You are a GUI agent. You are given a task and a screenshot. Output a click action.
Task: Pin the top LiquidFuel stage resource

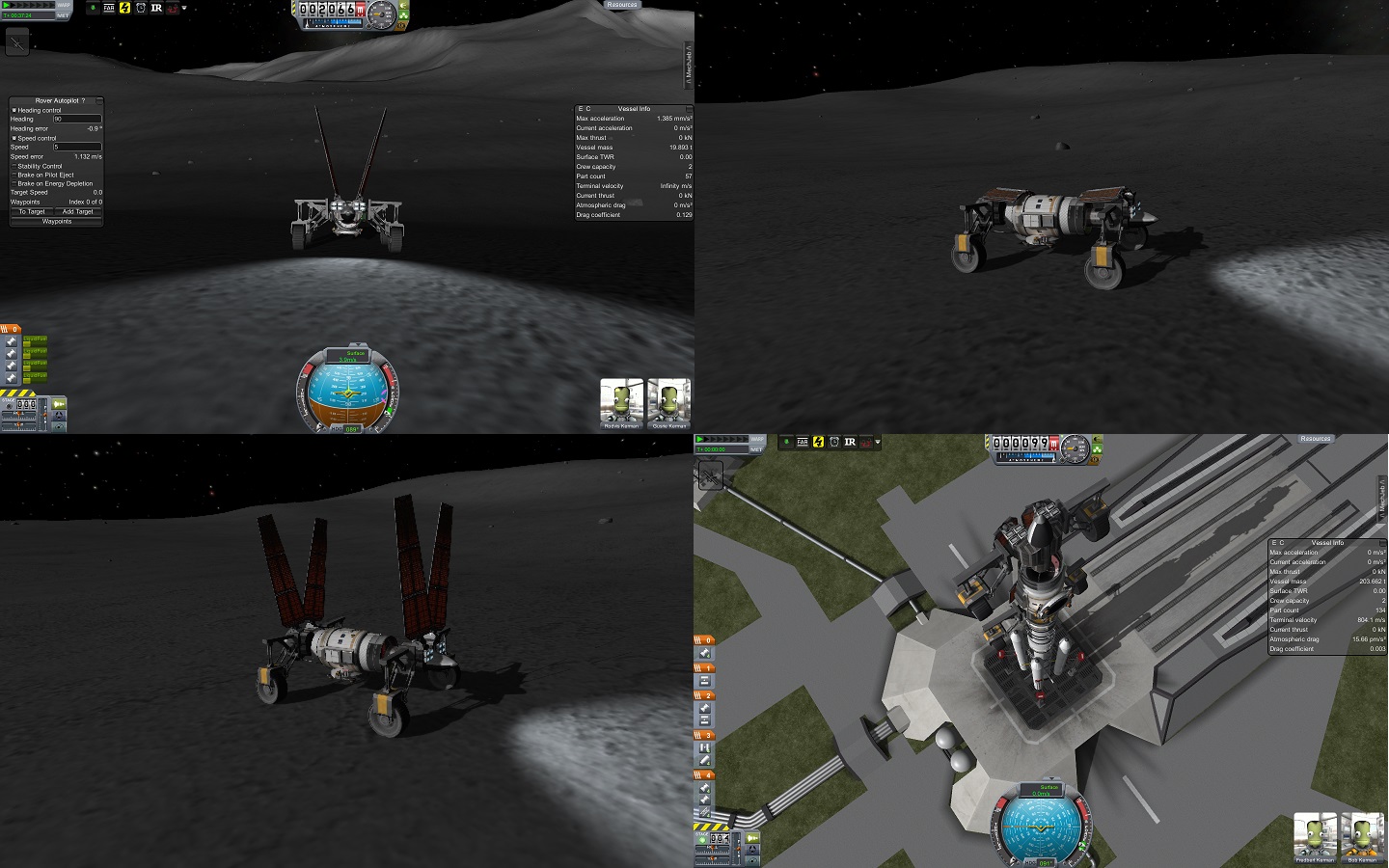[11, 341]
